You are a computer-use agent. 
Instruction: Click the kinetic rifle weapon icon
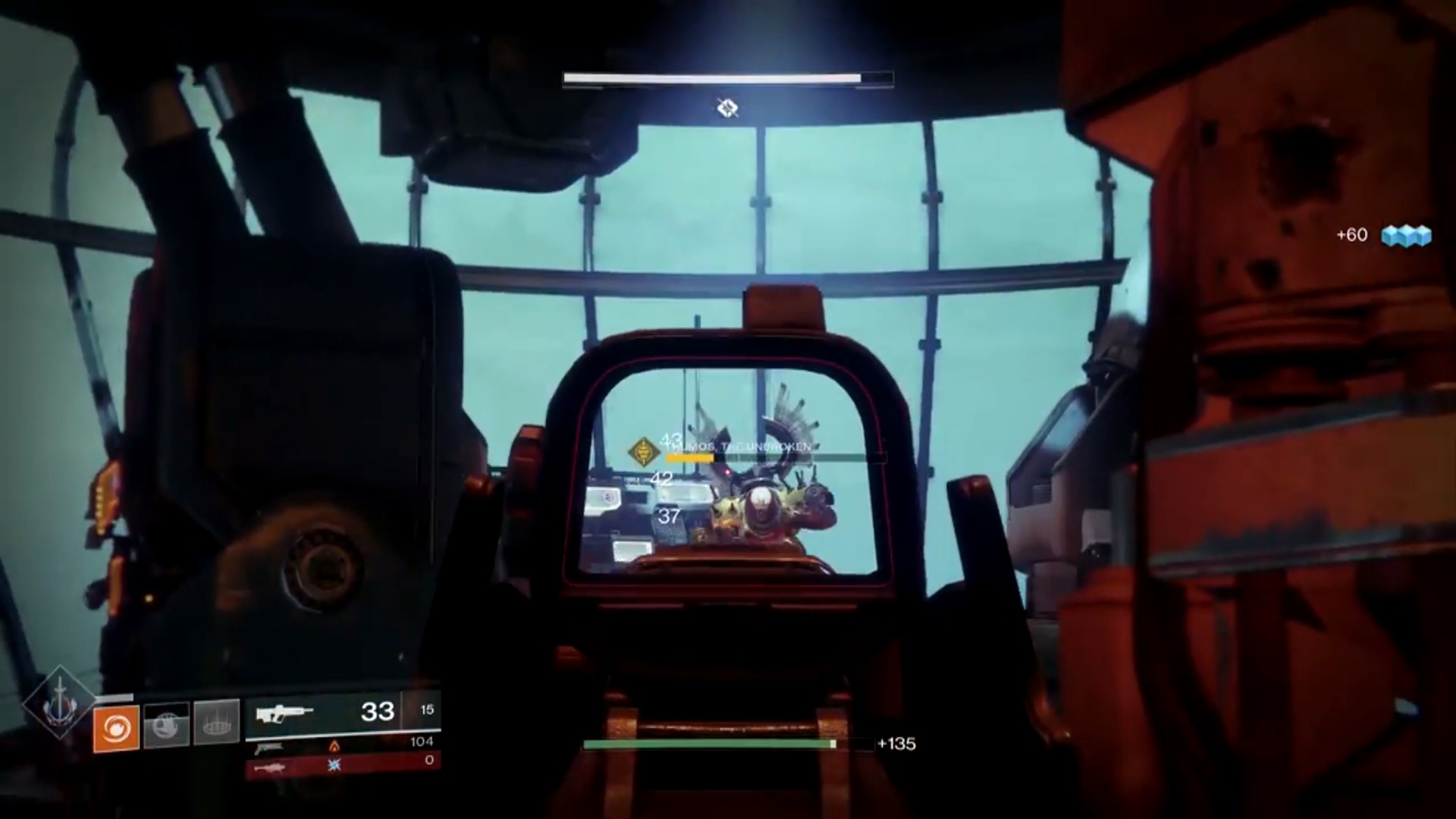pos(287,713)
